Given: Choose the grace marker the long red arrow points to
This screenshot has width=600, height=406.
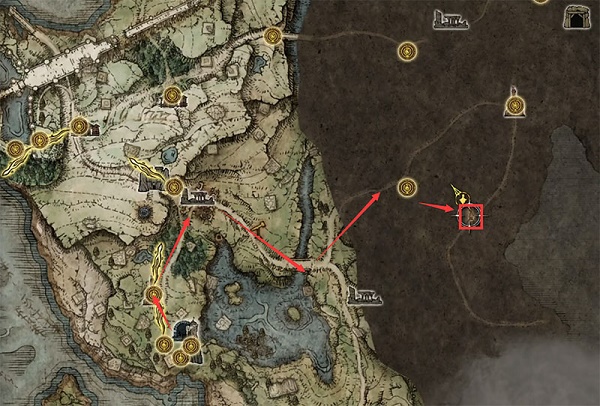Looking at the screenshot, I should click(407, 186).
